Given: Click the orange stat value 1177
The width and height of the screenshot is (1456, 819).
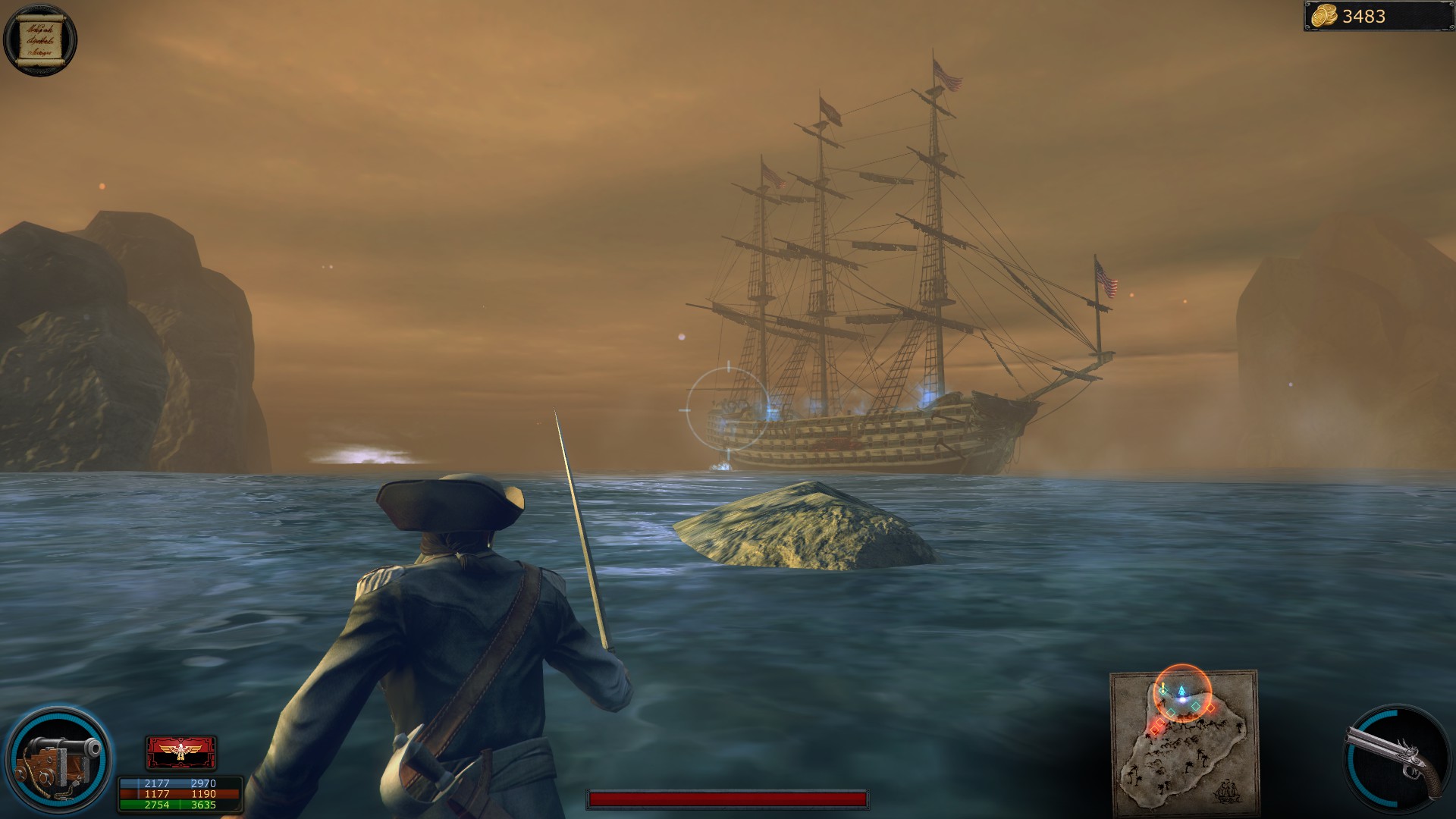Looking at the screenshot, I should (157, 794).
